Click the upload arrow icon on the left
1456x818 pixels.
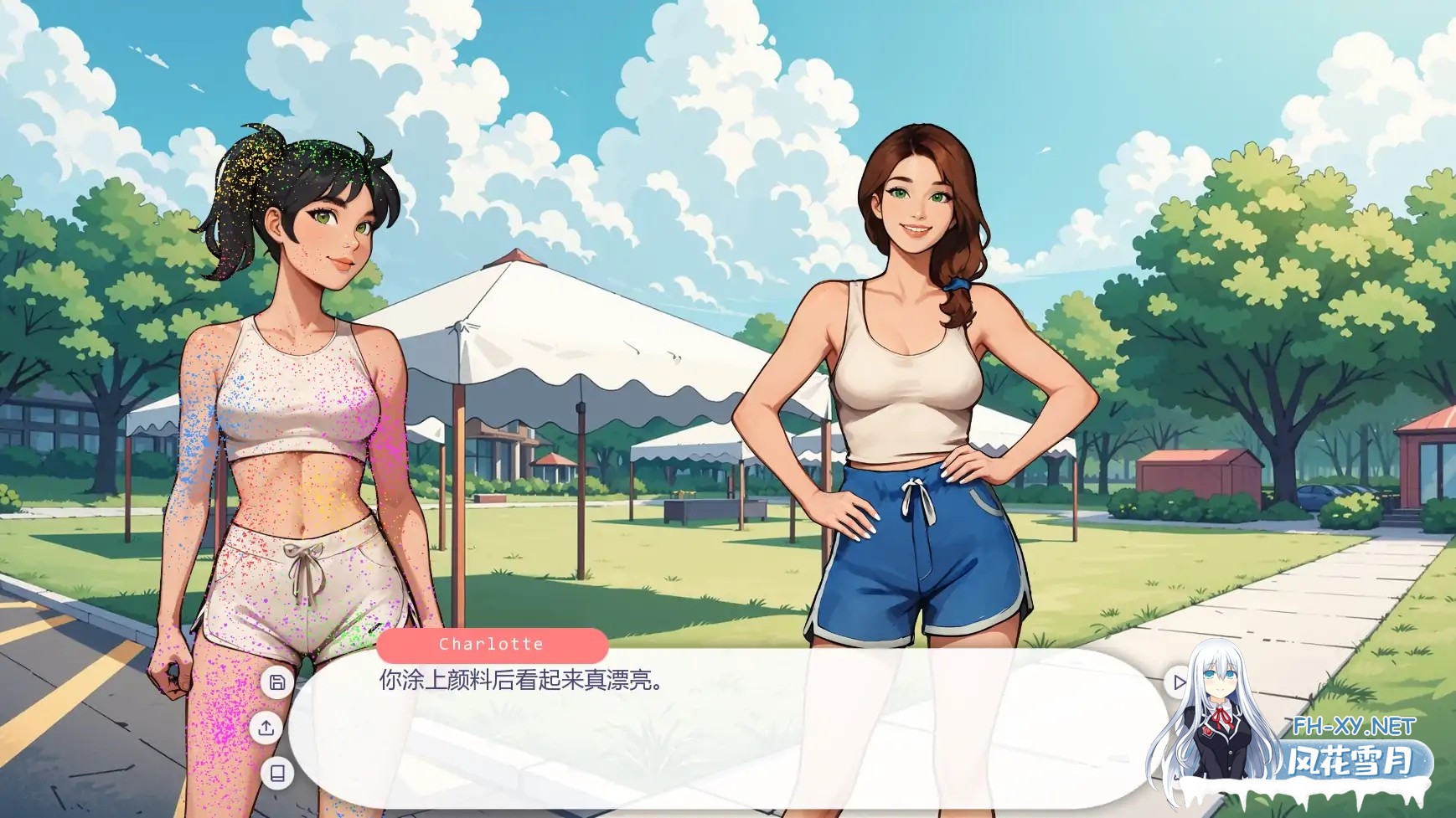[x=276, y=728]
